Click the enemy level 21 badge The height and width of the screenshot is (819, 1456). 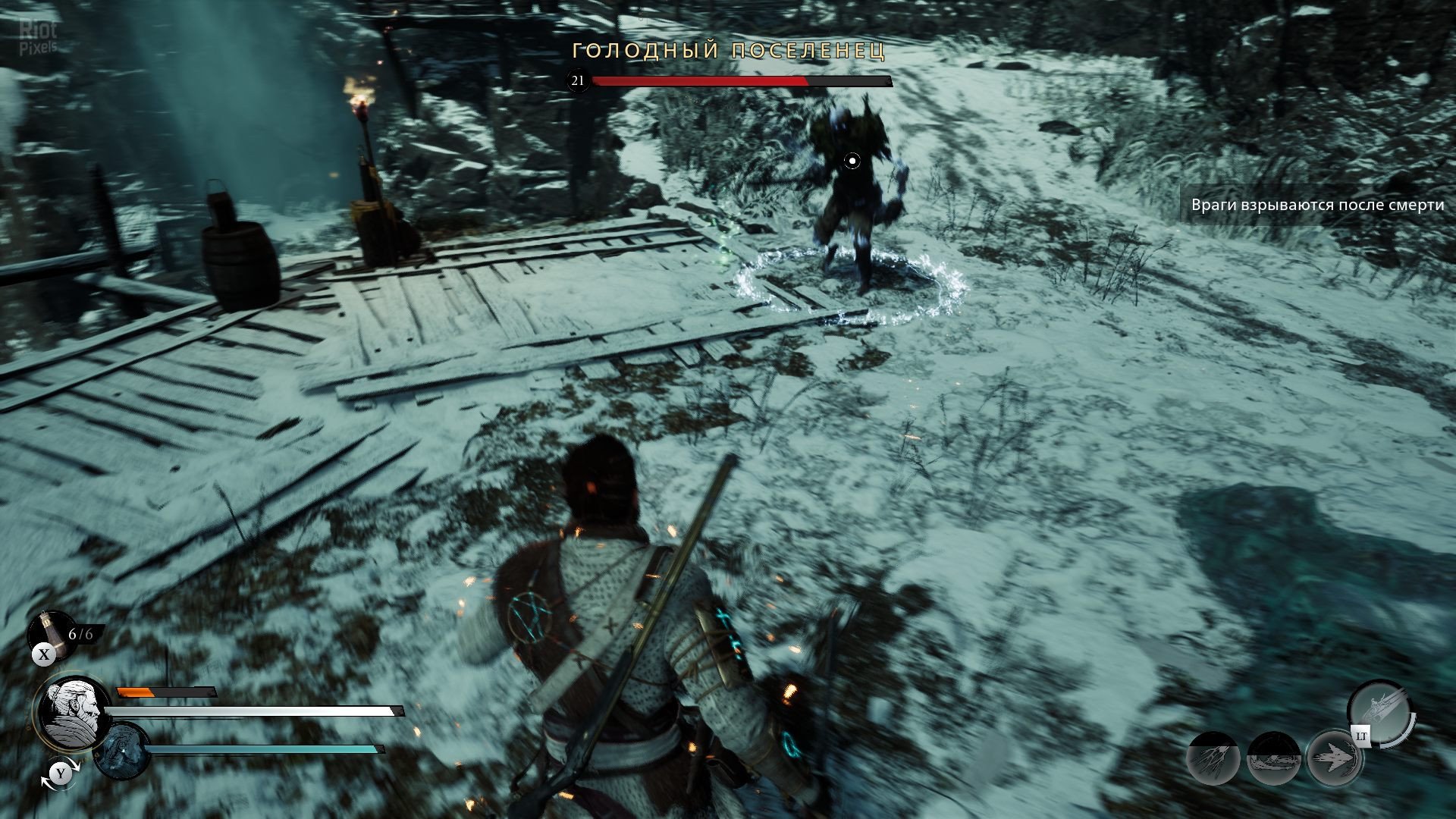point(578,80)
